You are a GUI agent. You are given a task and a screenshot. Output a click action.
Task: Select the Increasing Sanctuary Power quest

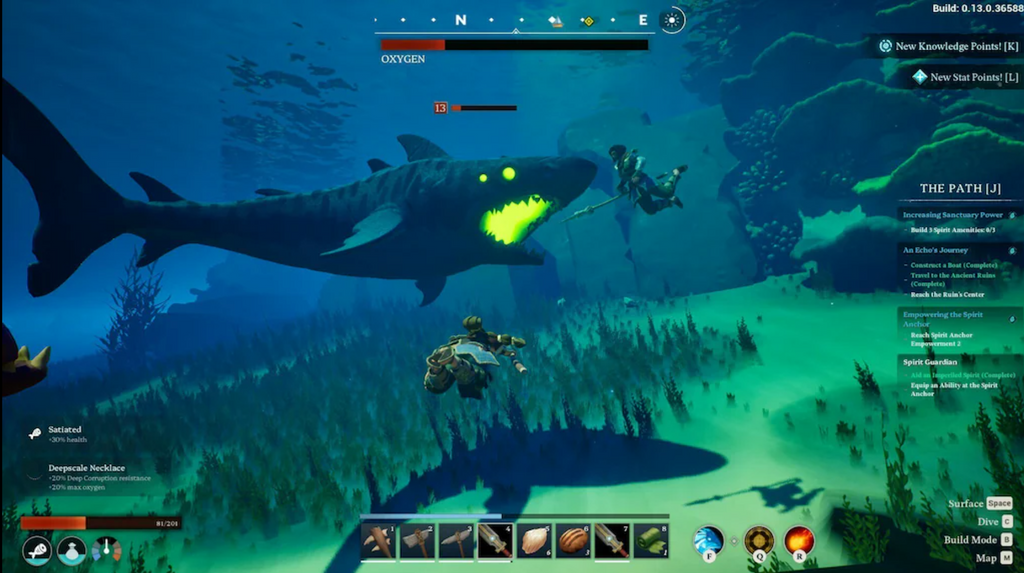click(x=953, y=215)
